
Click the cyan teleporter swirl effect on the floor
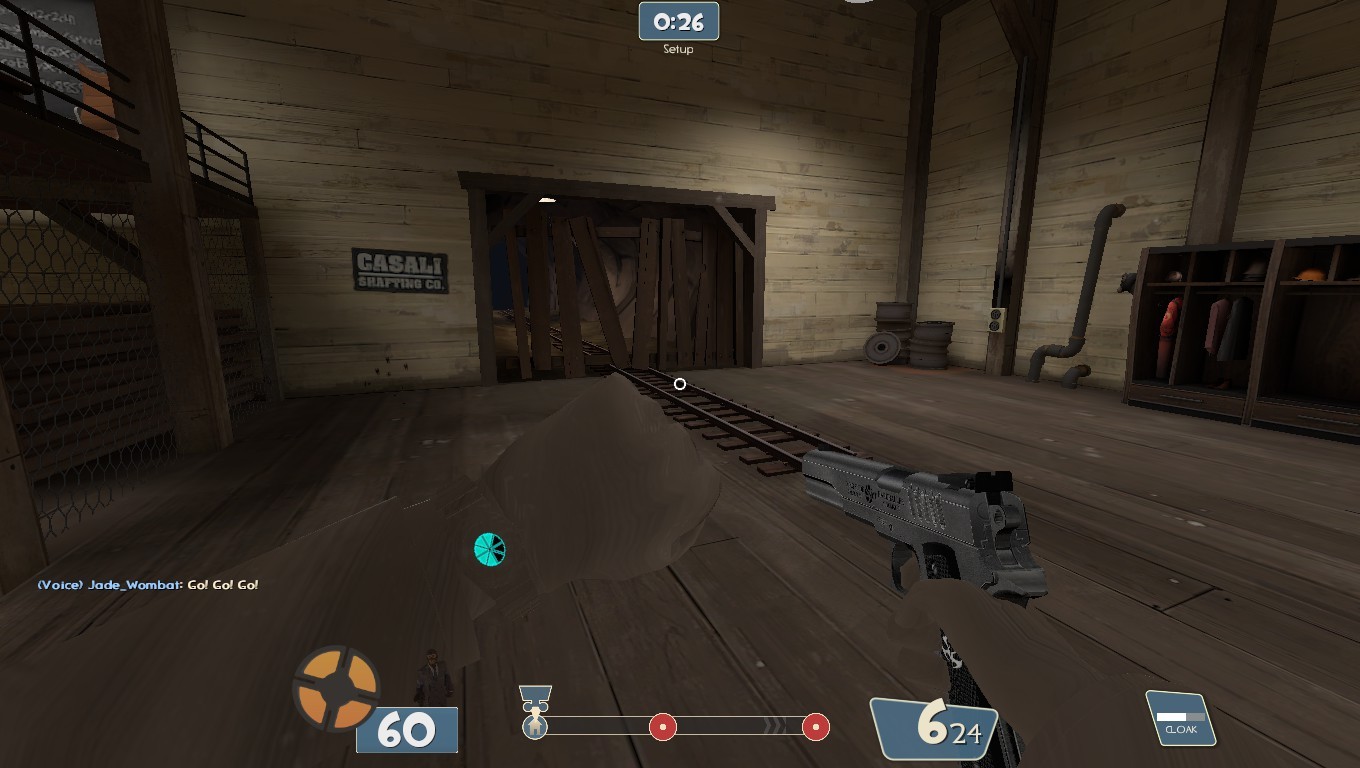487,549
